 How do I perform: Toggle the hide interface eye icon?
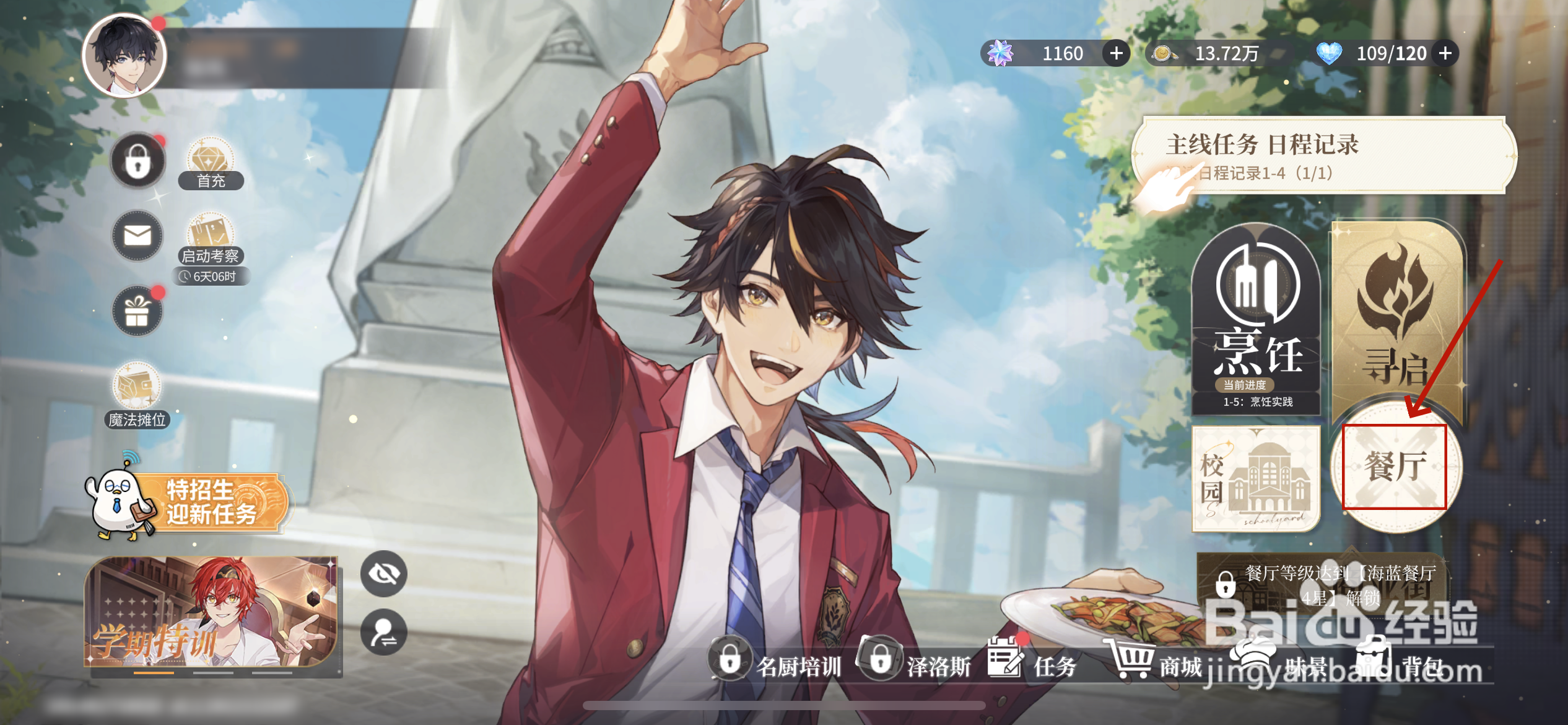click(384, 574)
